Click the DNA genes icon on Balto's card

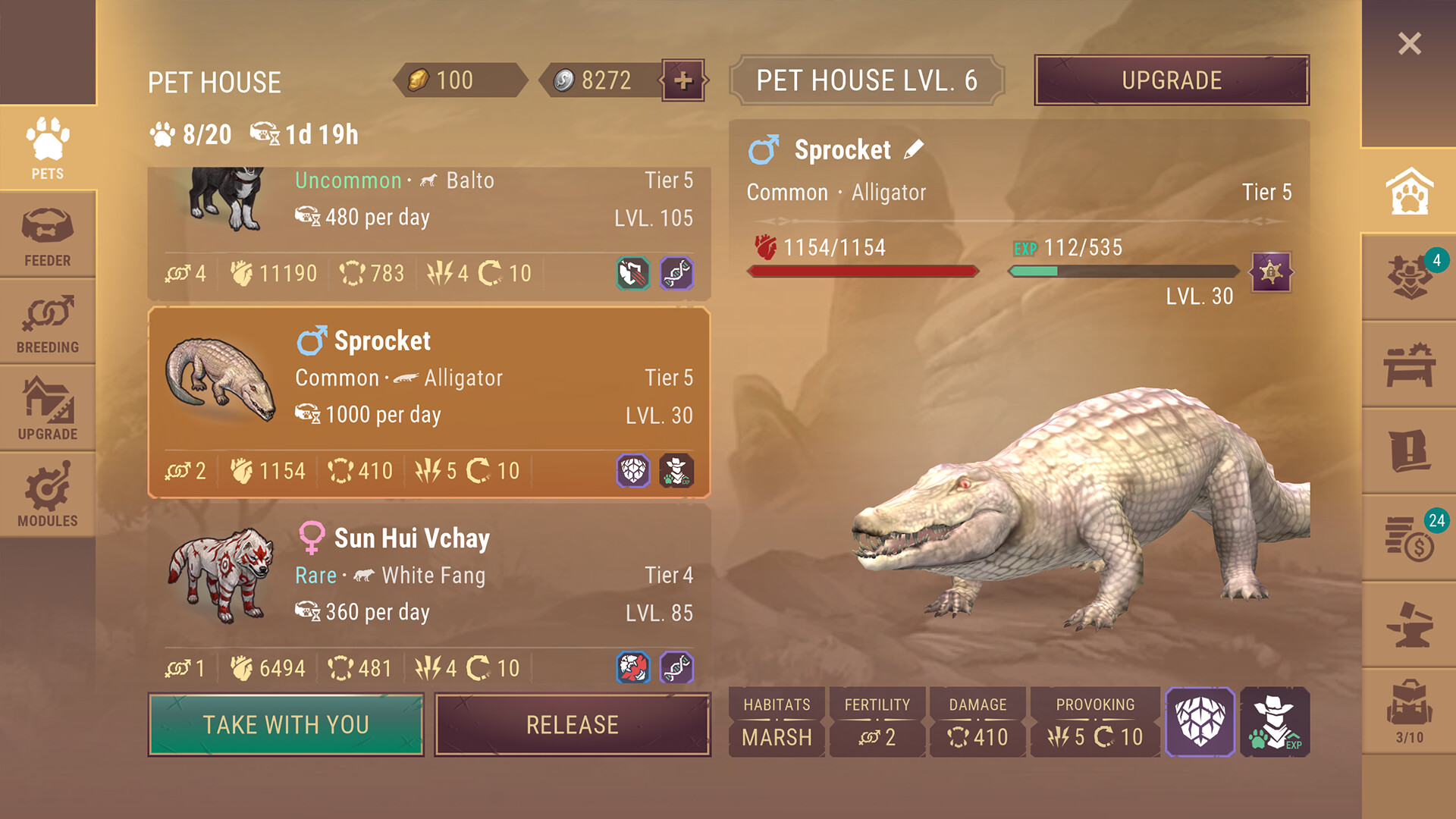(680, 275)
